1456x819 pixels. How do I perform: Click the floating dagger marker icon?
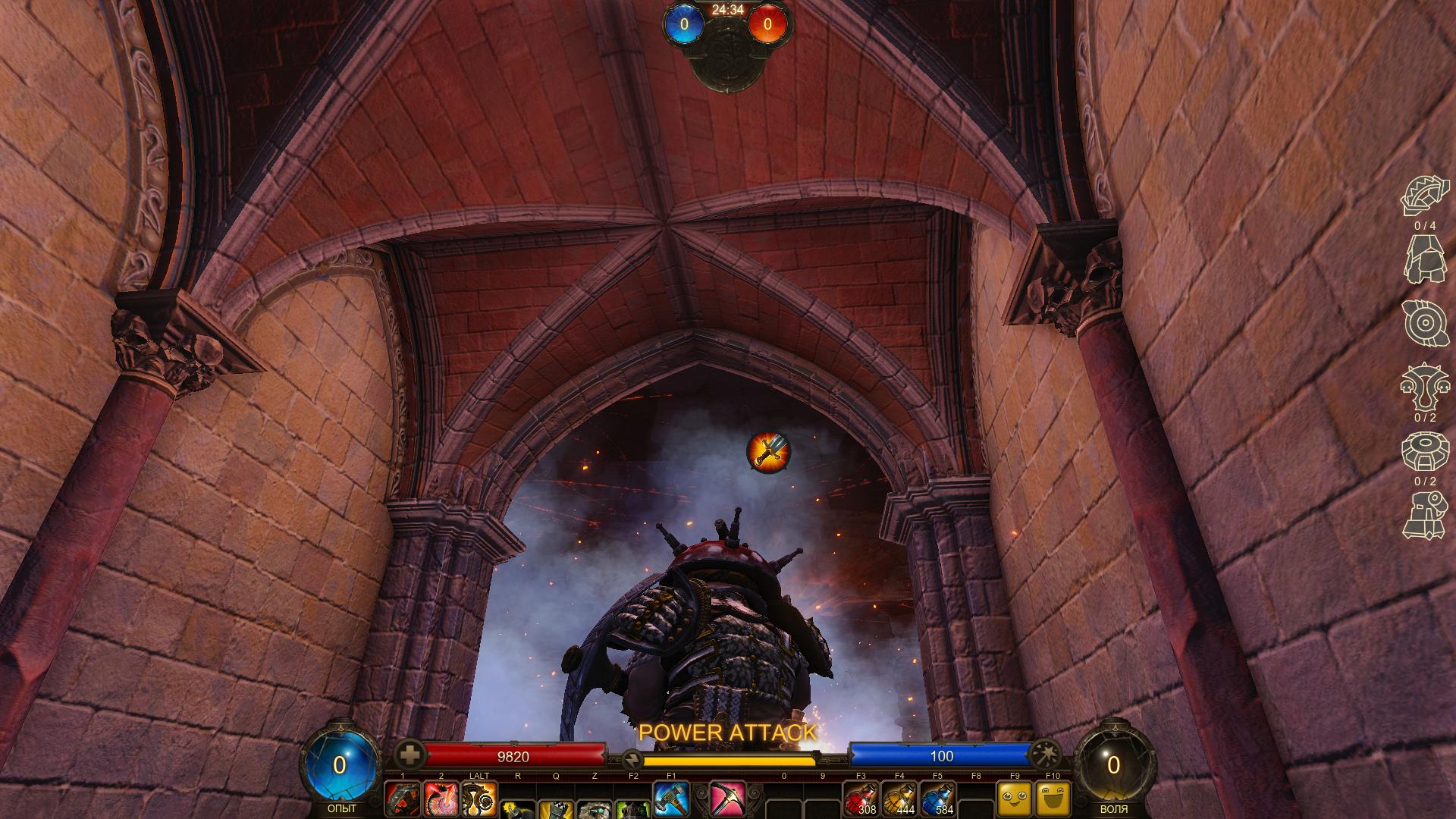(x=769, y=451)
